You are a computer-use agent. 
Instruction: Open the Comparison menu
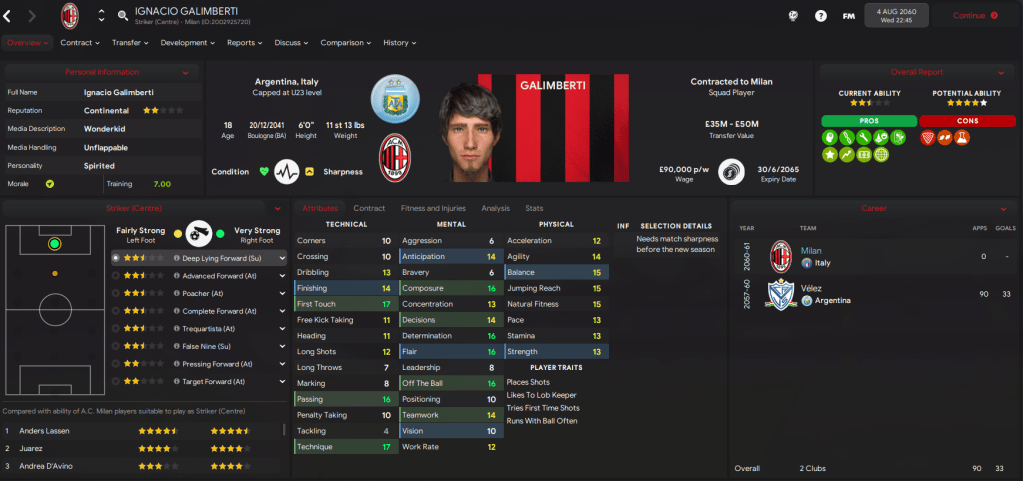click(345, 43)
